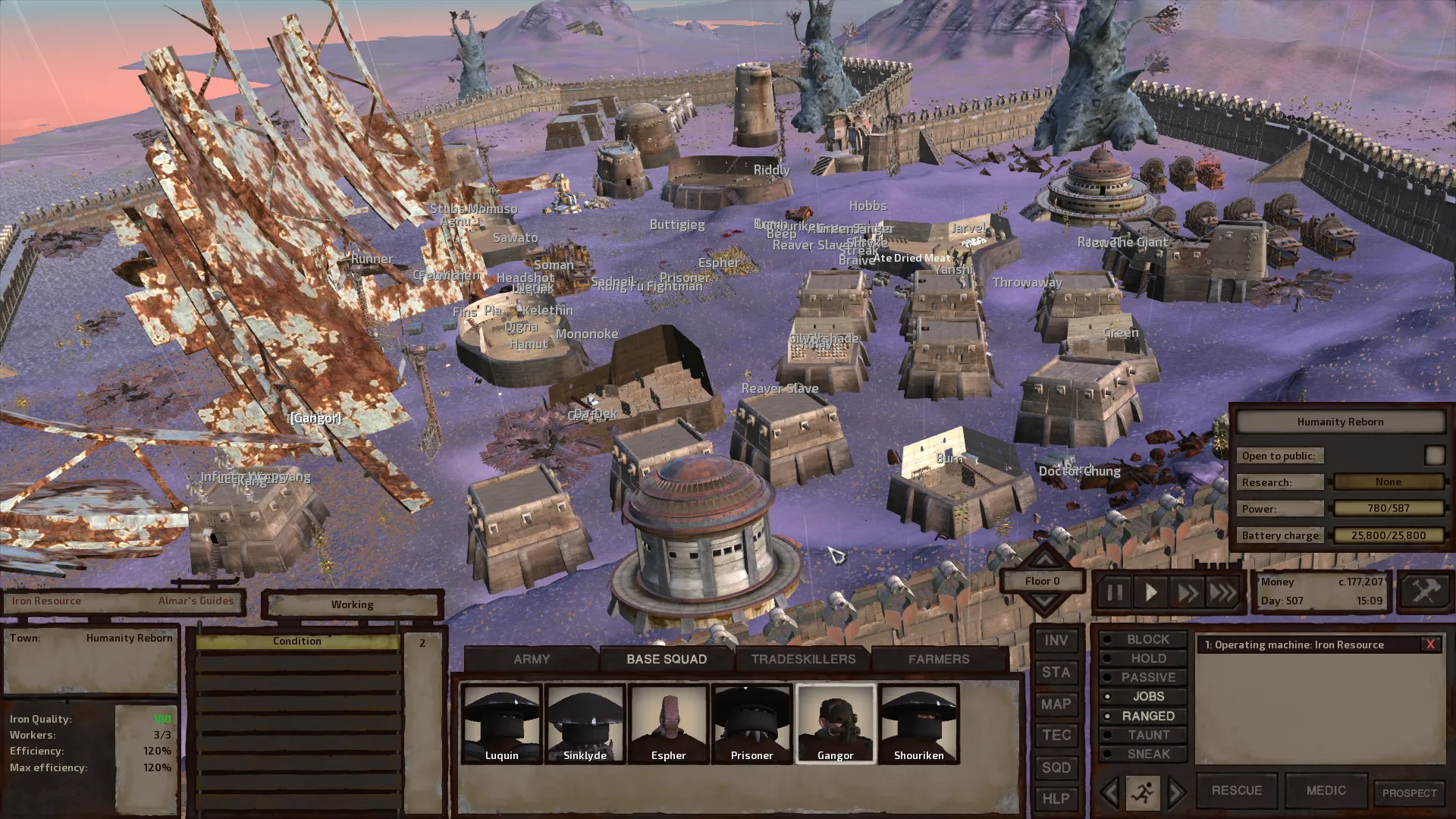Select Luquin's character portrait
Screen dimensions: 1456x819
coord(502,723)
